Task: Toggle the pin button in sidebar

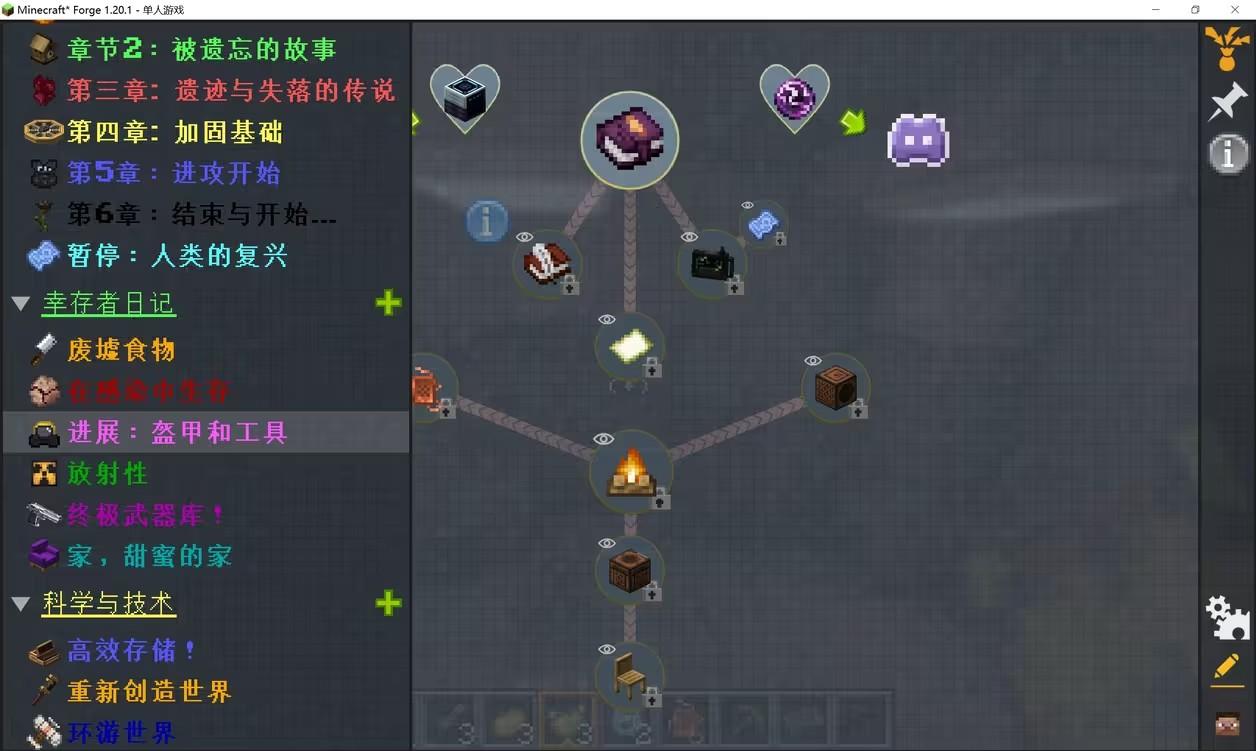Action: point(1227,102)
